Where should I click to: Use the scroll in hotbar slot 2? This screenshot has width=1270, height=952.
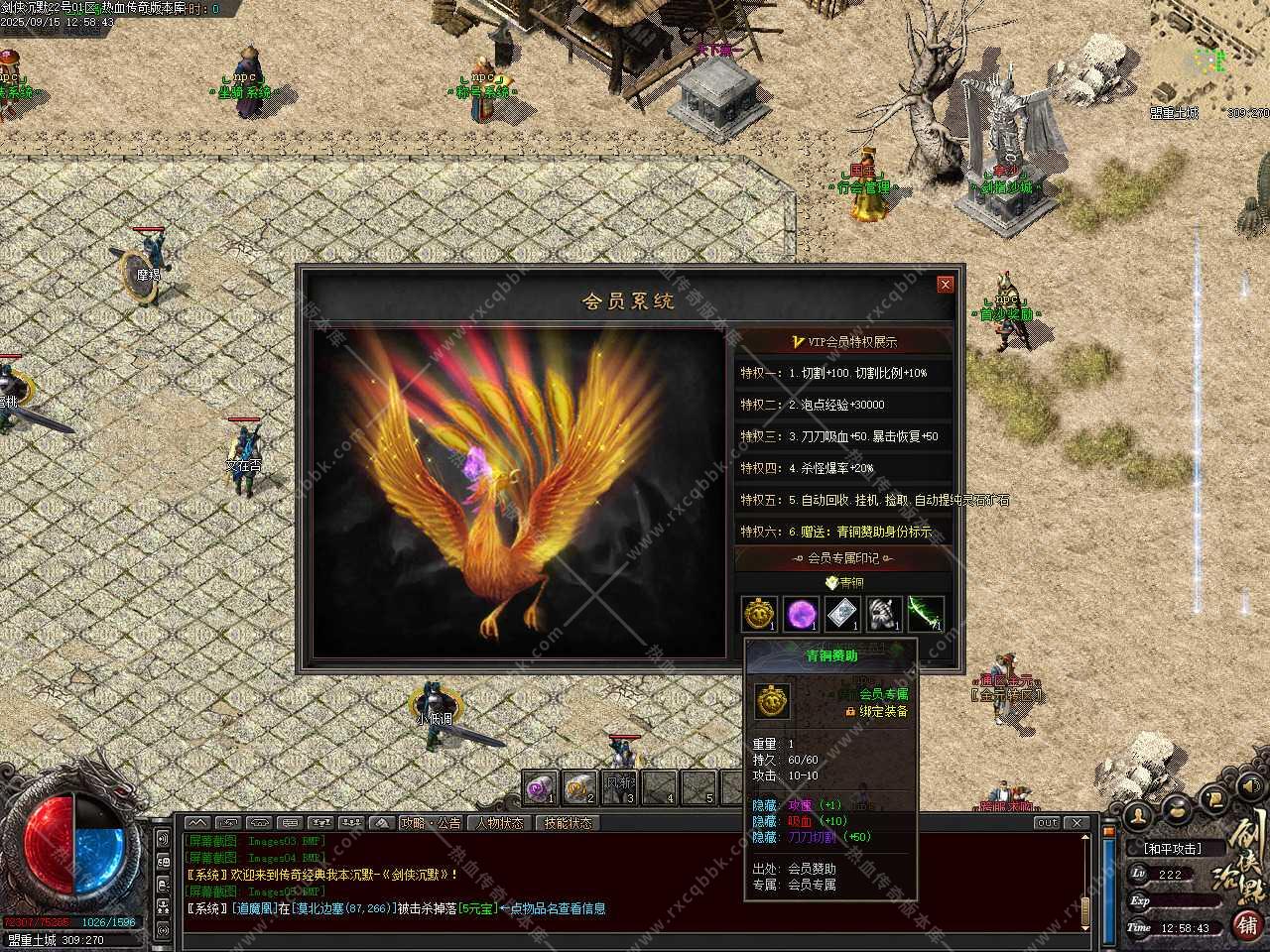[x=579, y=788]
